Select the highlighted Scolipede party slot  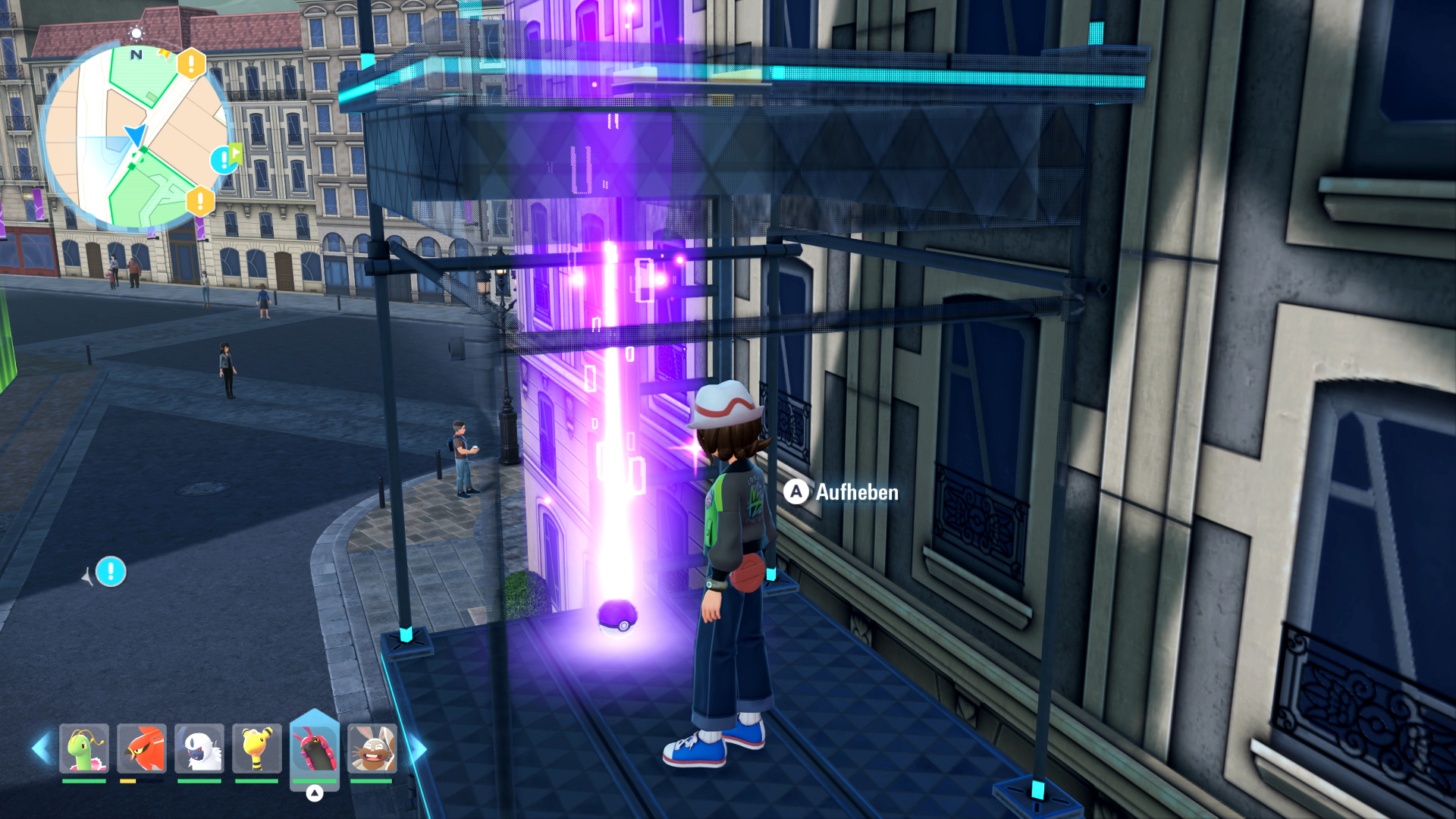(x=315, y=748)
